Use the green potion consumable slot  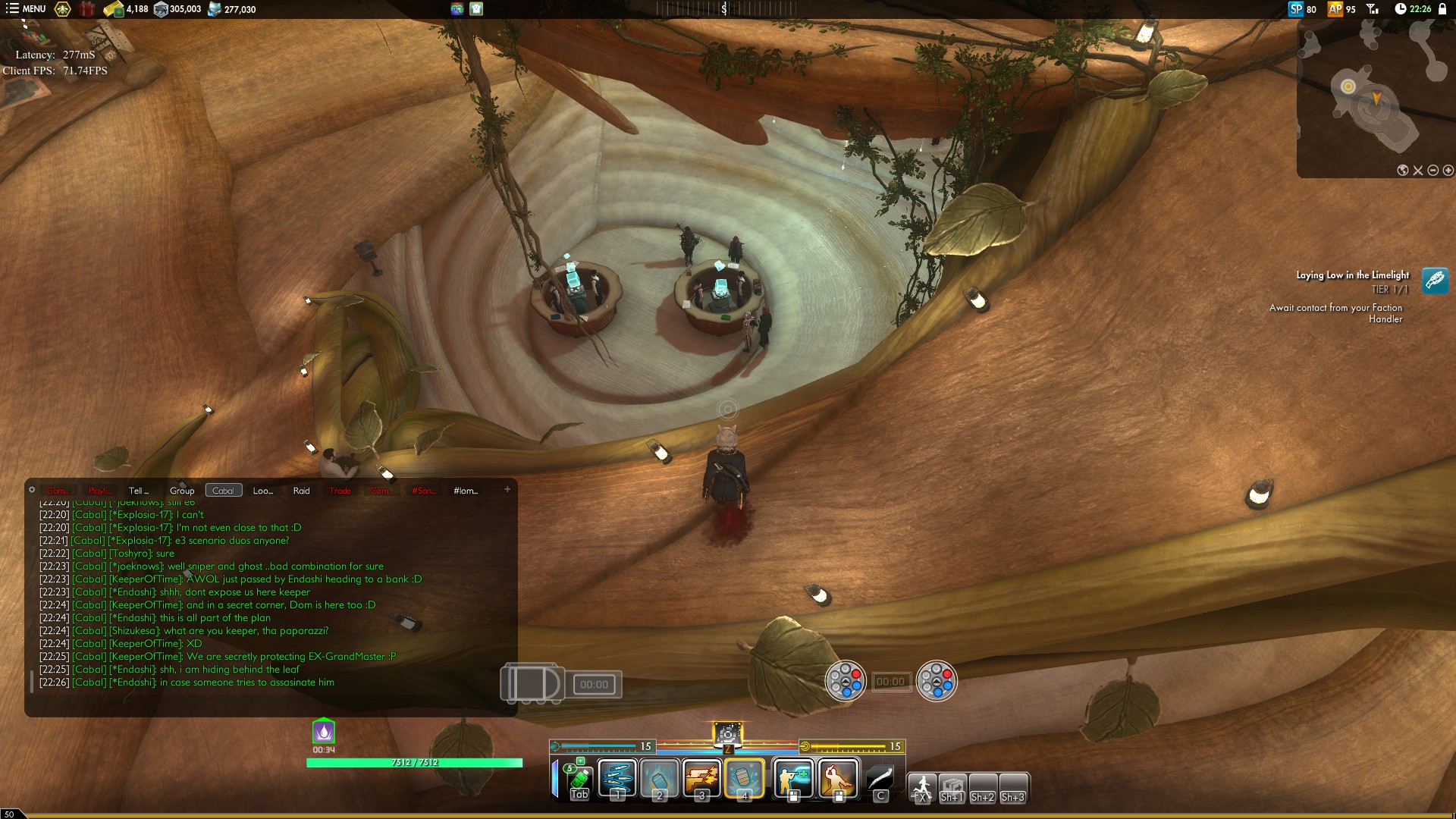click(x=579, y=779)
